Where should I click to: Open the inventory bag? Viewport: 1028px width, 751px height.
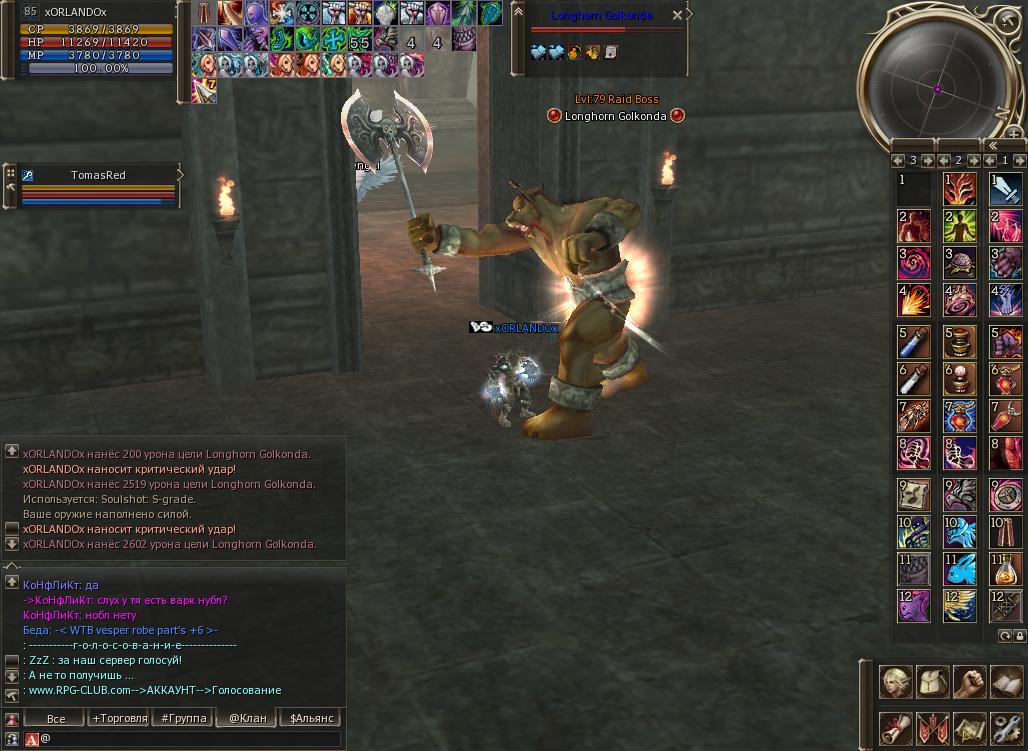[933, 682]
